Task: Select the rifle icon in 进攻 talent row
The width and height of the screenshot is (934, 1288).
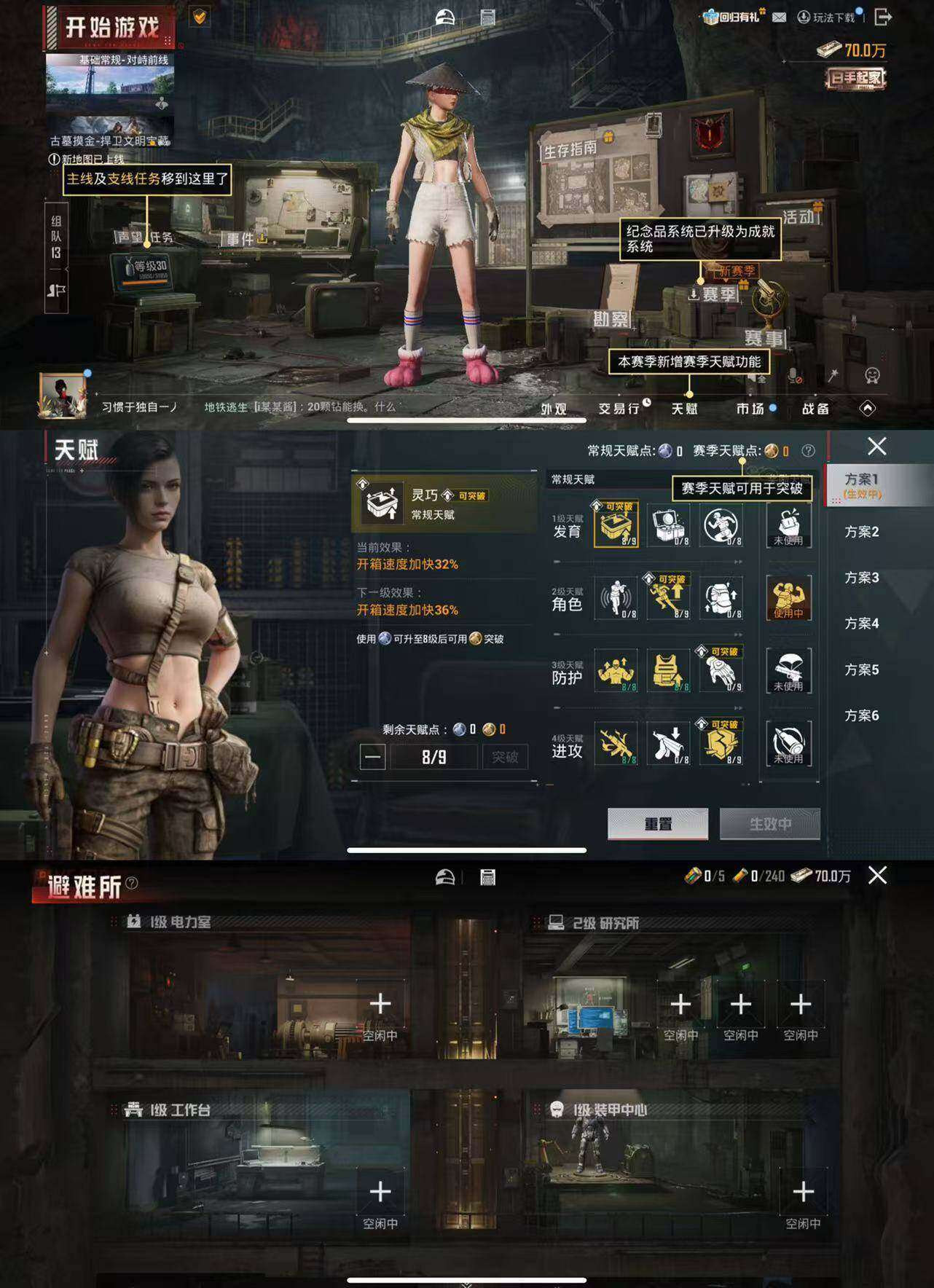Action: pos(616,744)
